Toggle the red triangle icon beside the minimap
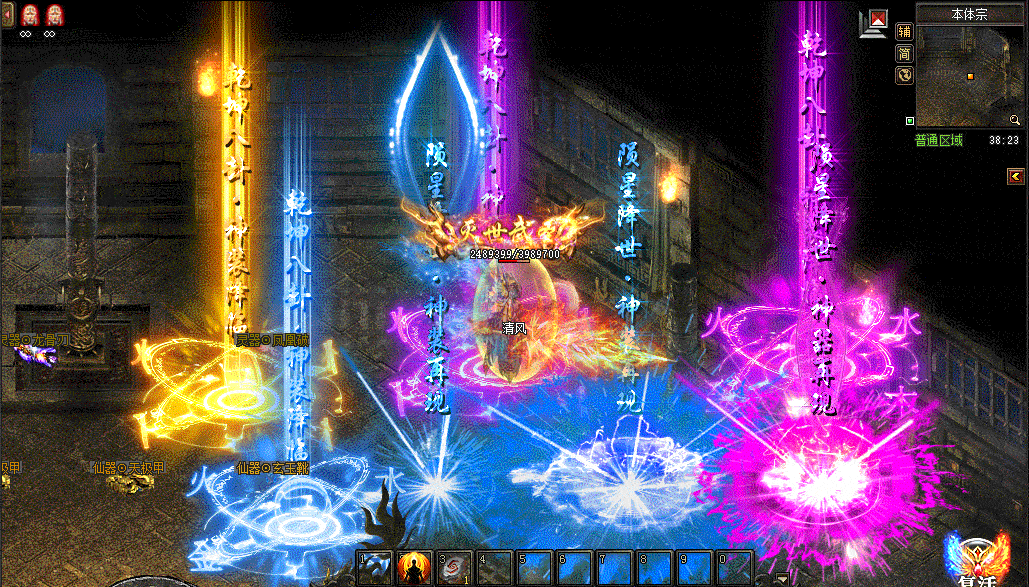The width and height of the screenshot is (1029, 587). click(x=878, y=17)
